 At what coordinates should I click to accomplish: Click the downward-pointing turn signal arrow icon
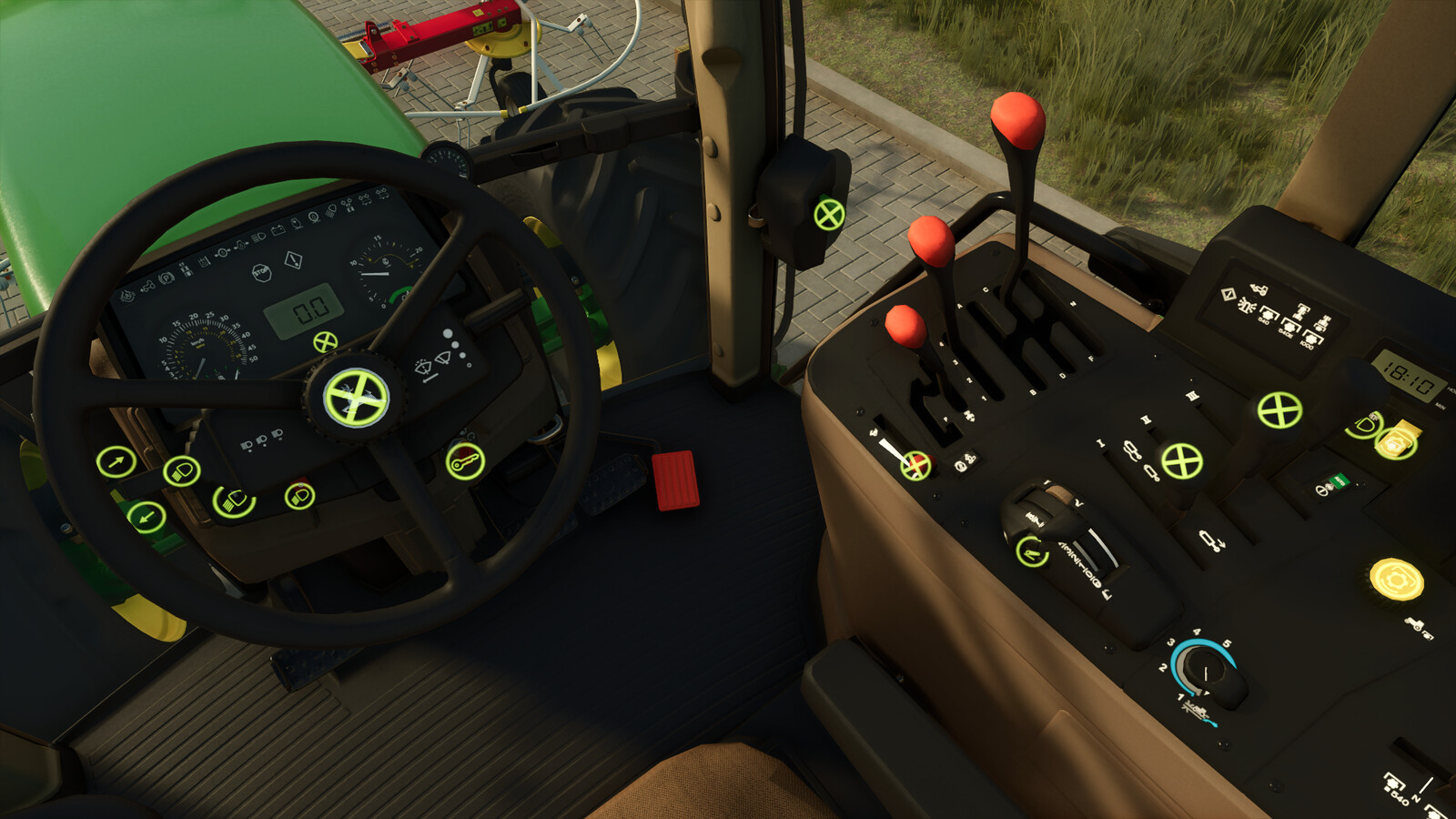coord(147,517)
